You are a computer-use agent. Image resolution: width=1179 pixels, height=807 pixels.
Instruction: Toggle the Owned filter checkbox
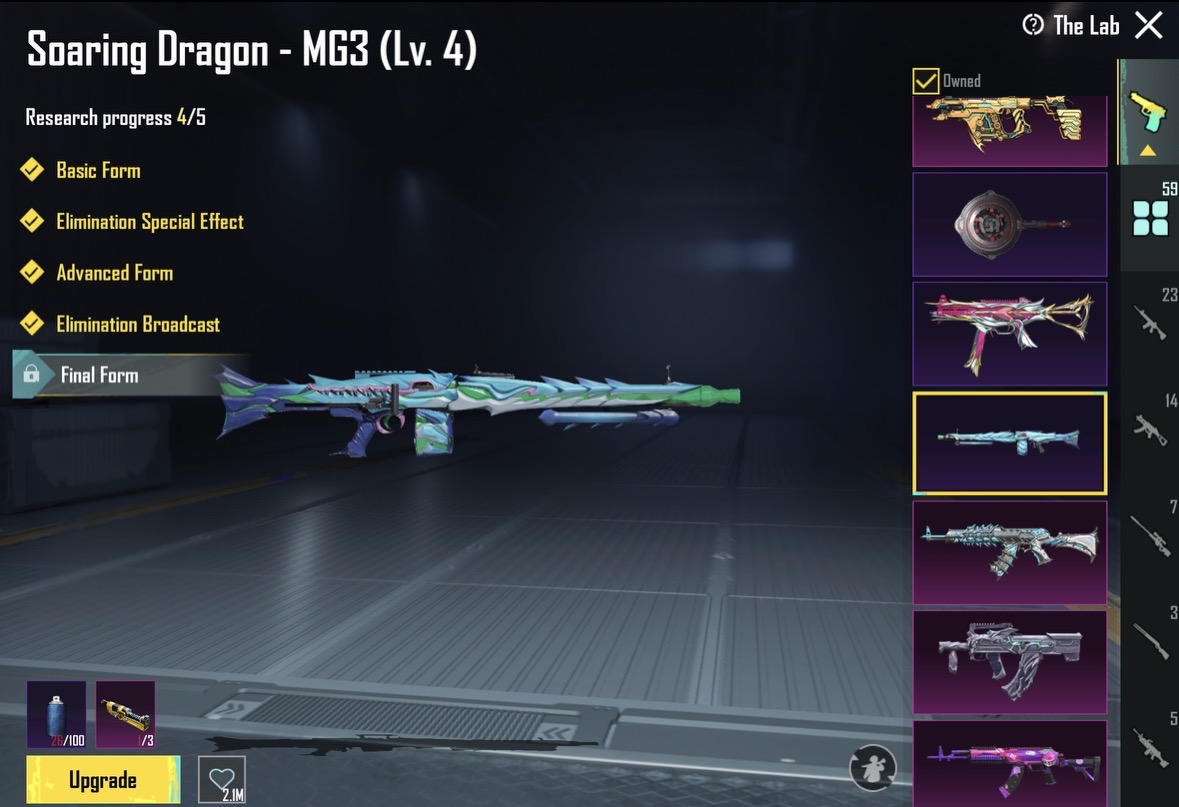pyautogui.click(x=926, y=81)
